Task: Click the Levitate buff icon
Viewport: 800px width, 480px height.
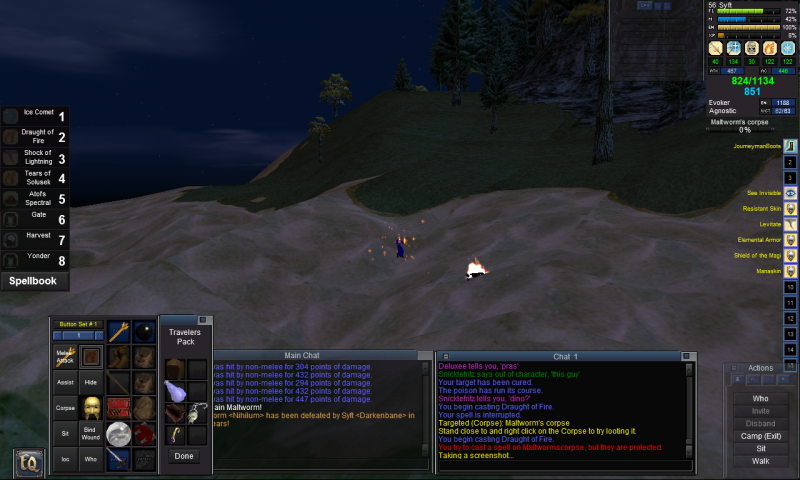Action: coord(790,224)
